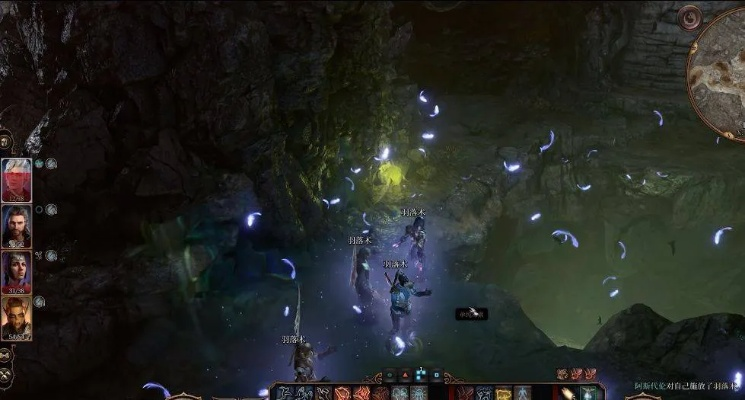Select the dark-haired bearded companion portrait
The height and width of the screenshot is (400, 745).
pyautogui.click(x=15, y=225)
